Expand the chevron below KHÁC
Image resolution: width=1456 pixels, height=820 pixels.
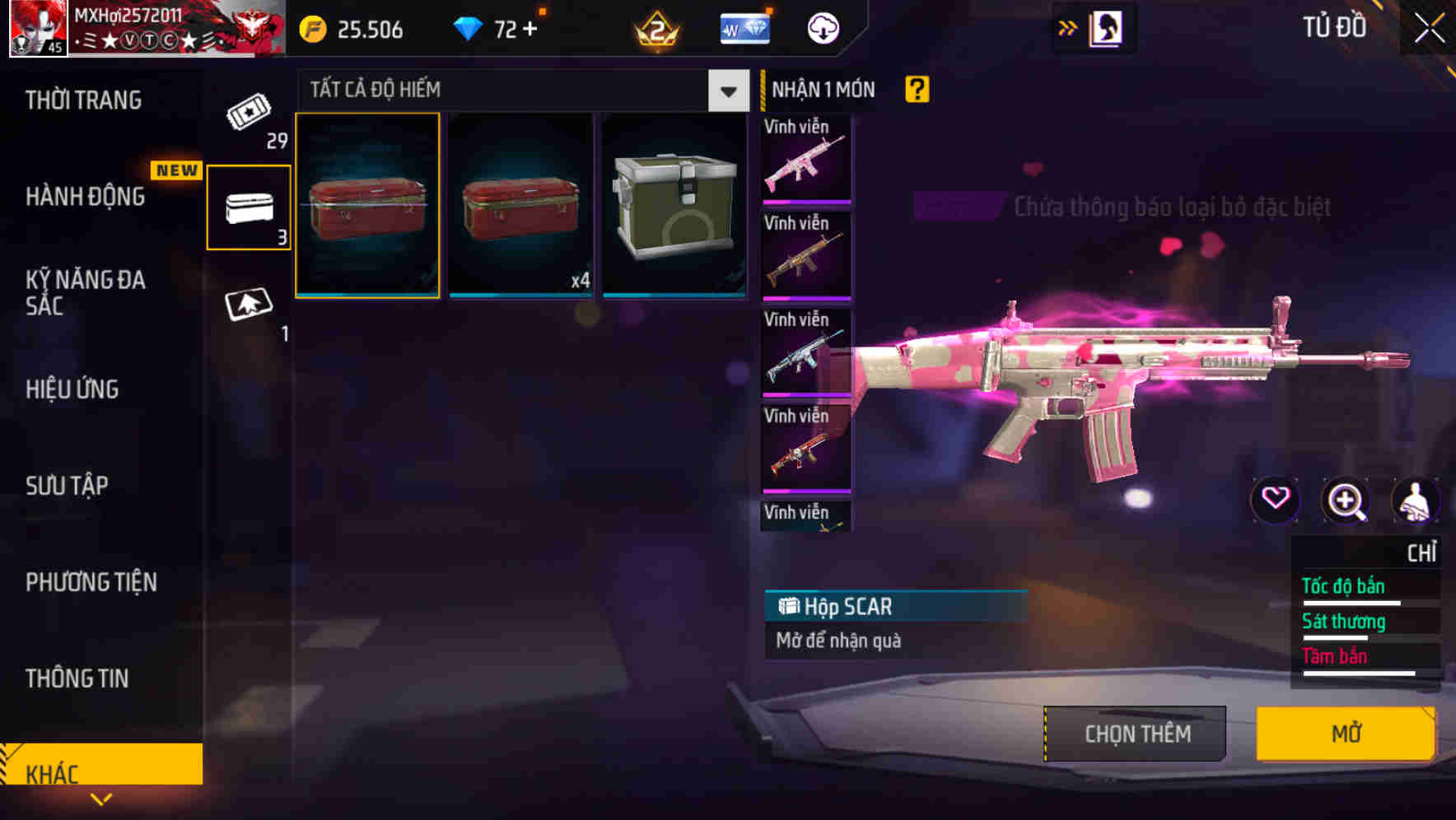[101, 798]
